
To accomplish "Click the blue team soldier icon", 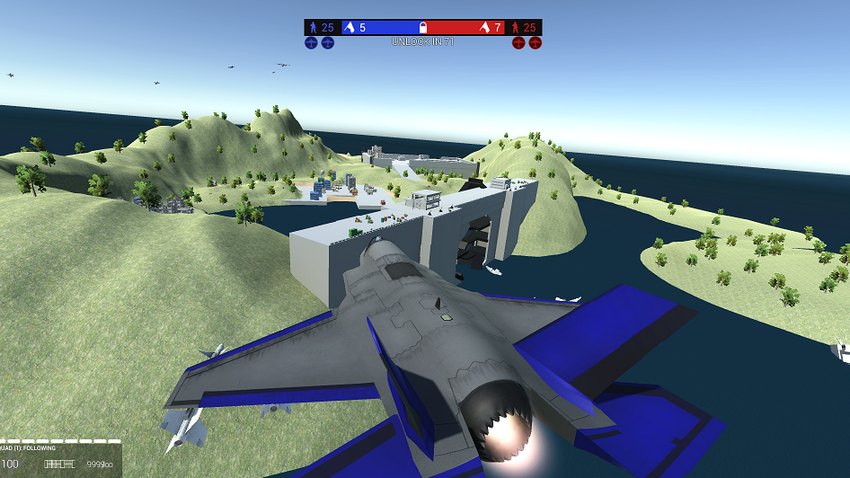I will [x=312, y=27].
